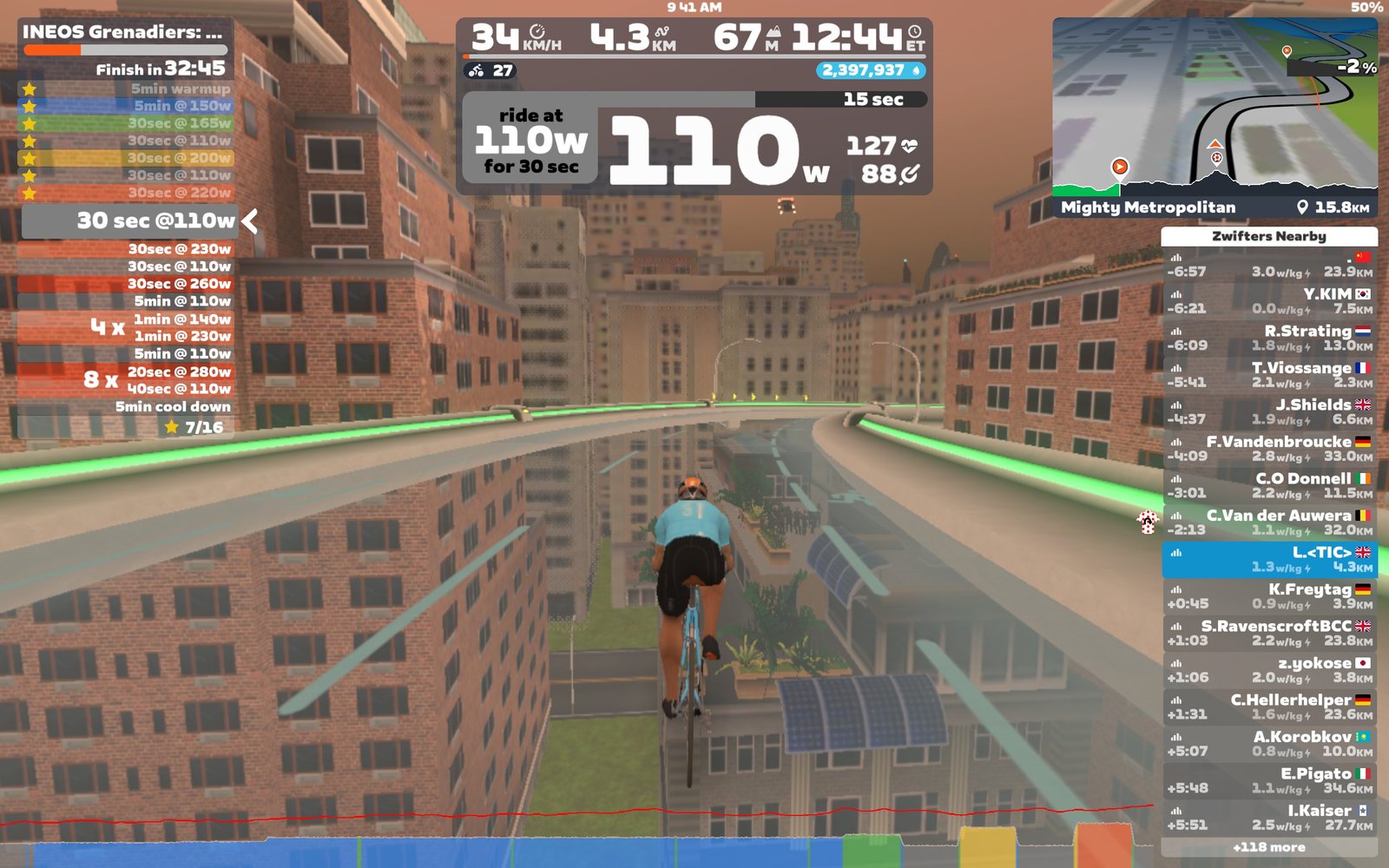Select K.Freytag in nearby riders

tap(1269, 596)
